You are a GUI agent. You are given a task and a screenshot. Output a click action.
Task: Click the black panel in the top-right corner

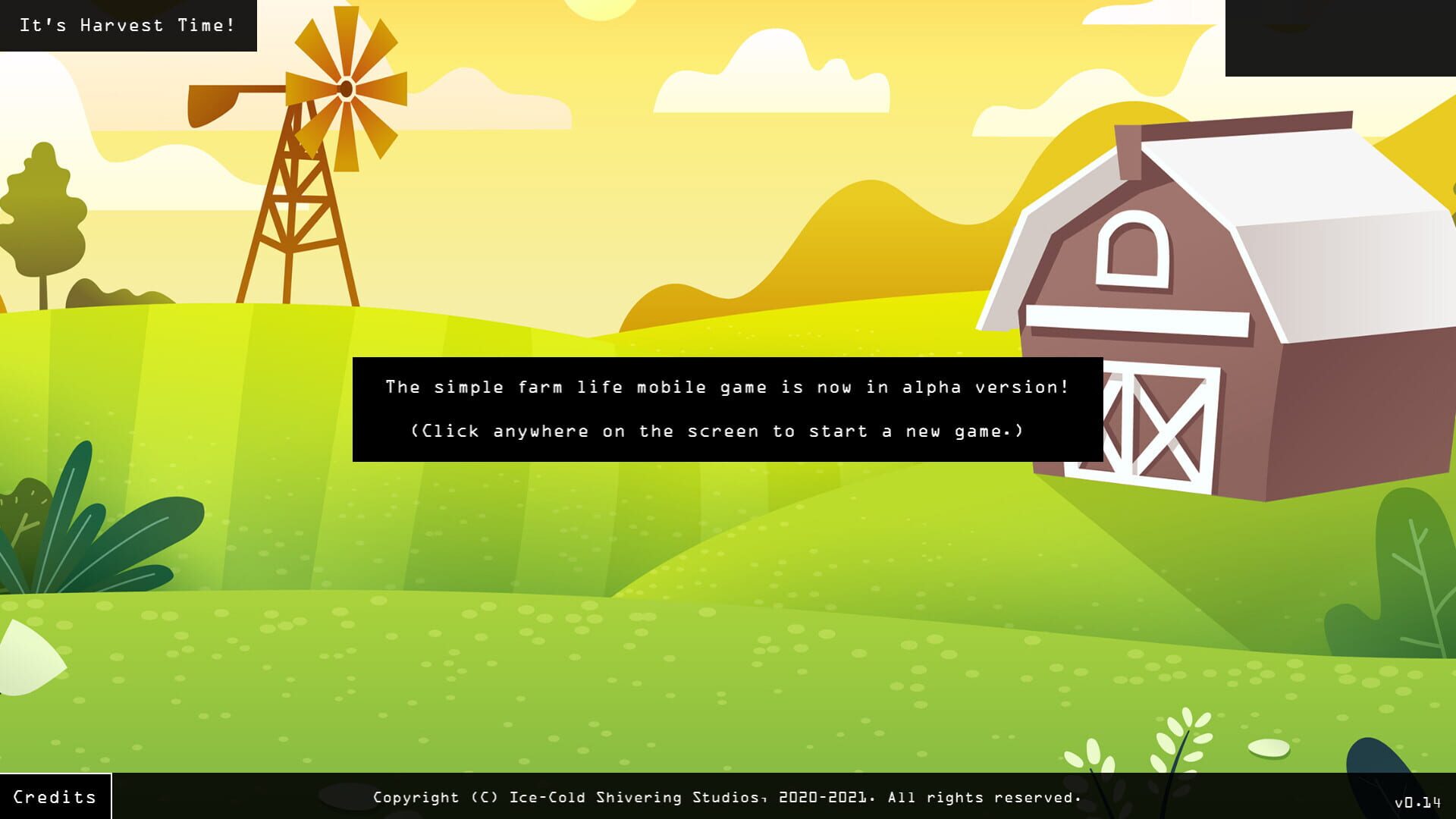1342,38
